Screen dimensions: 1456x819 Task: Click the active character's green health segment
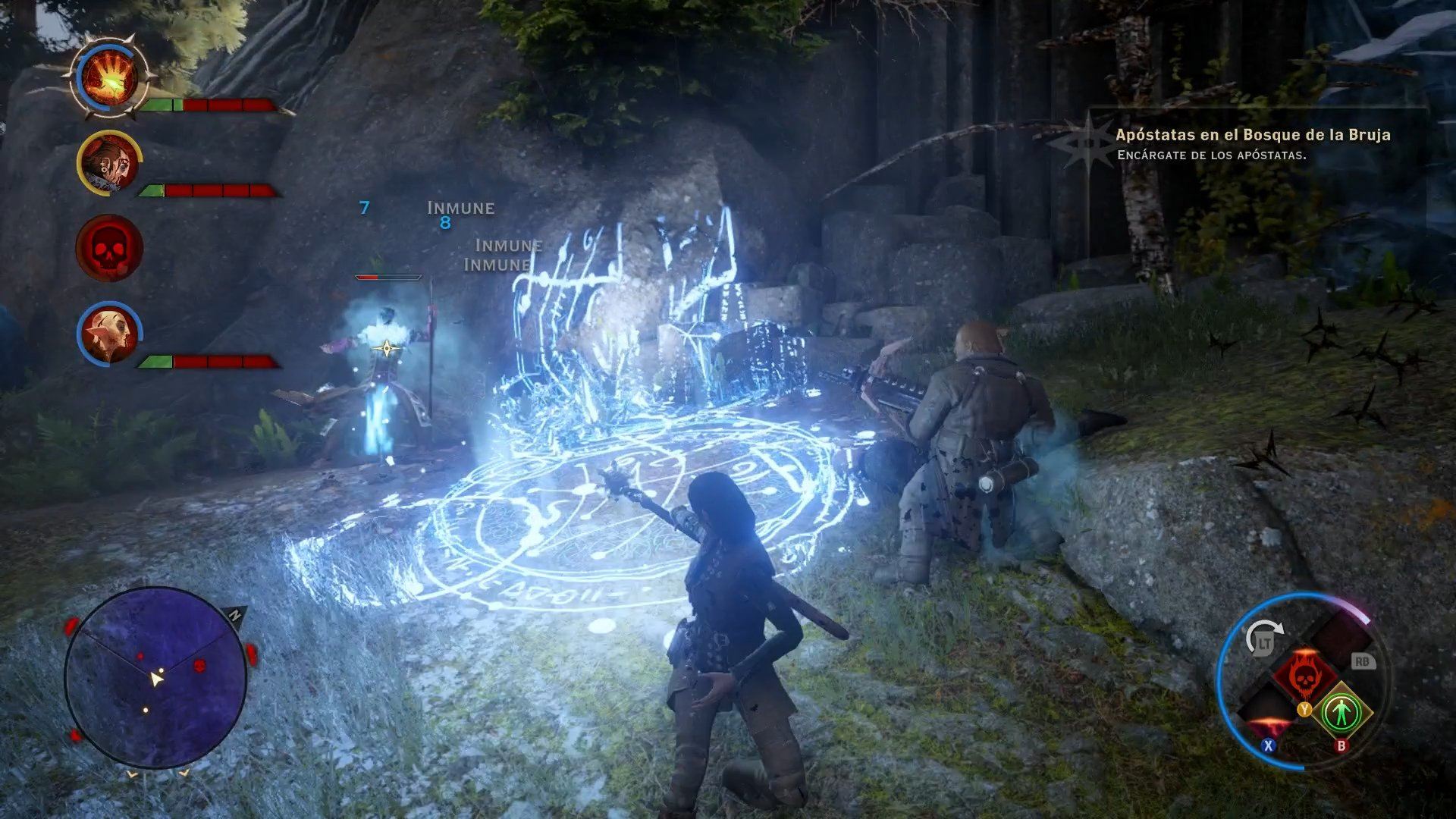(x=159, y=102)
